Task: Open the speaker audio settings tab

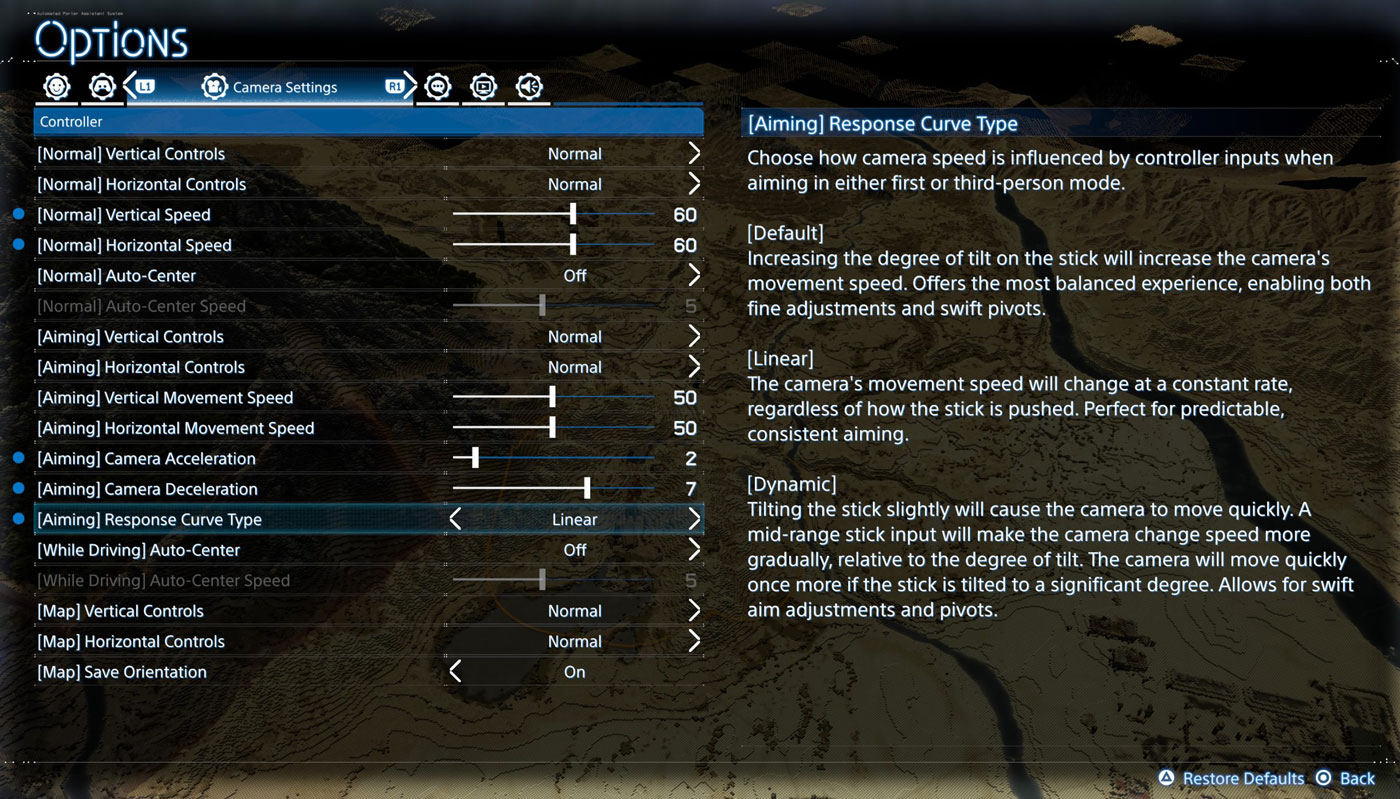Action: click(530, 87)
